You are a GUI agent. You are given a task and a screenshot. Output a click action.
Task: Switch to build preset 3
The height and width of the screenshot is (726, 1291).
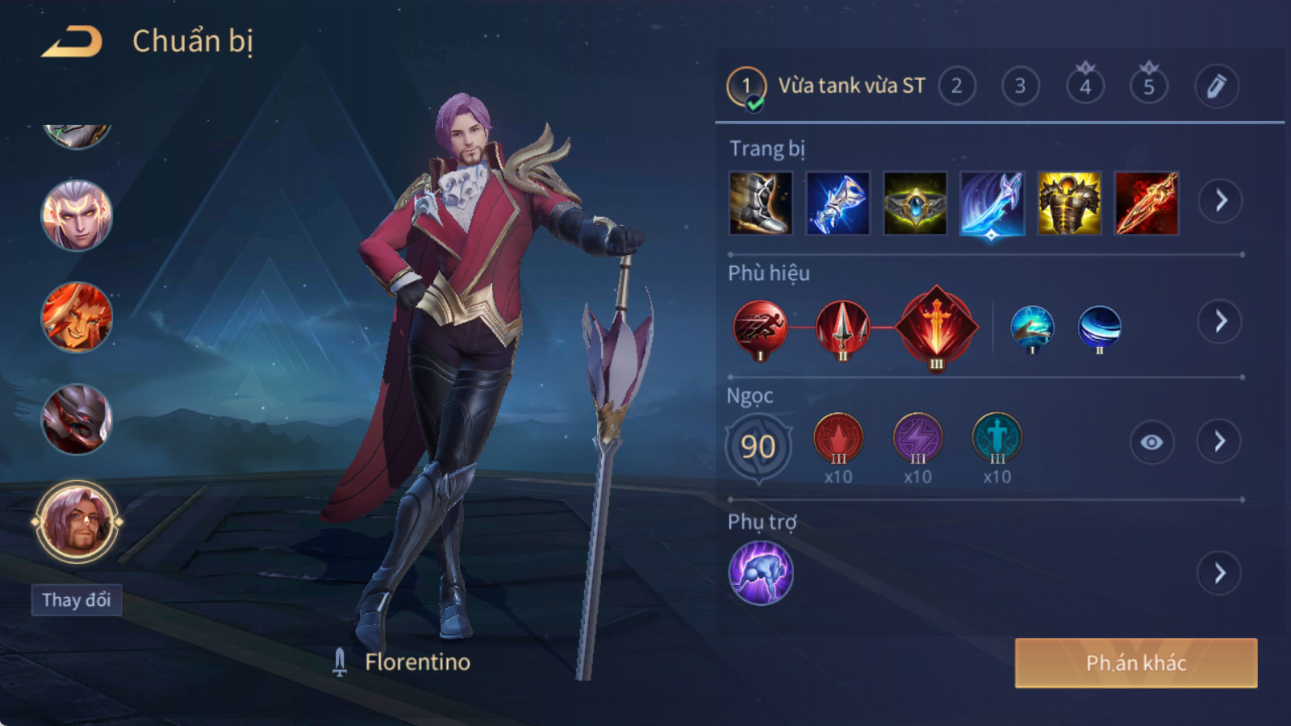coord(1020,86)
